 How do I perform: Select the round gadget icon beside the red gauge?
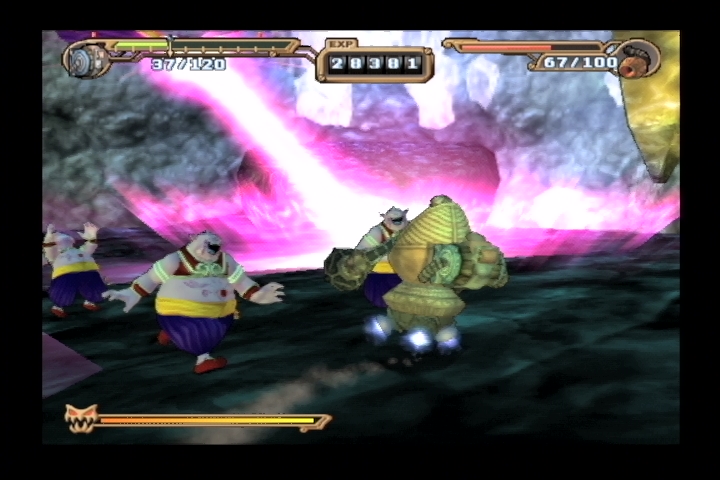point(638,58)
